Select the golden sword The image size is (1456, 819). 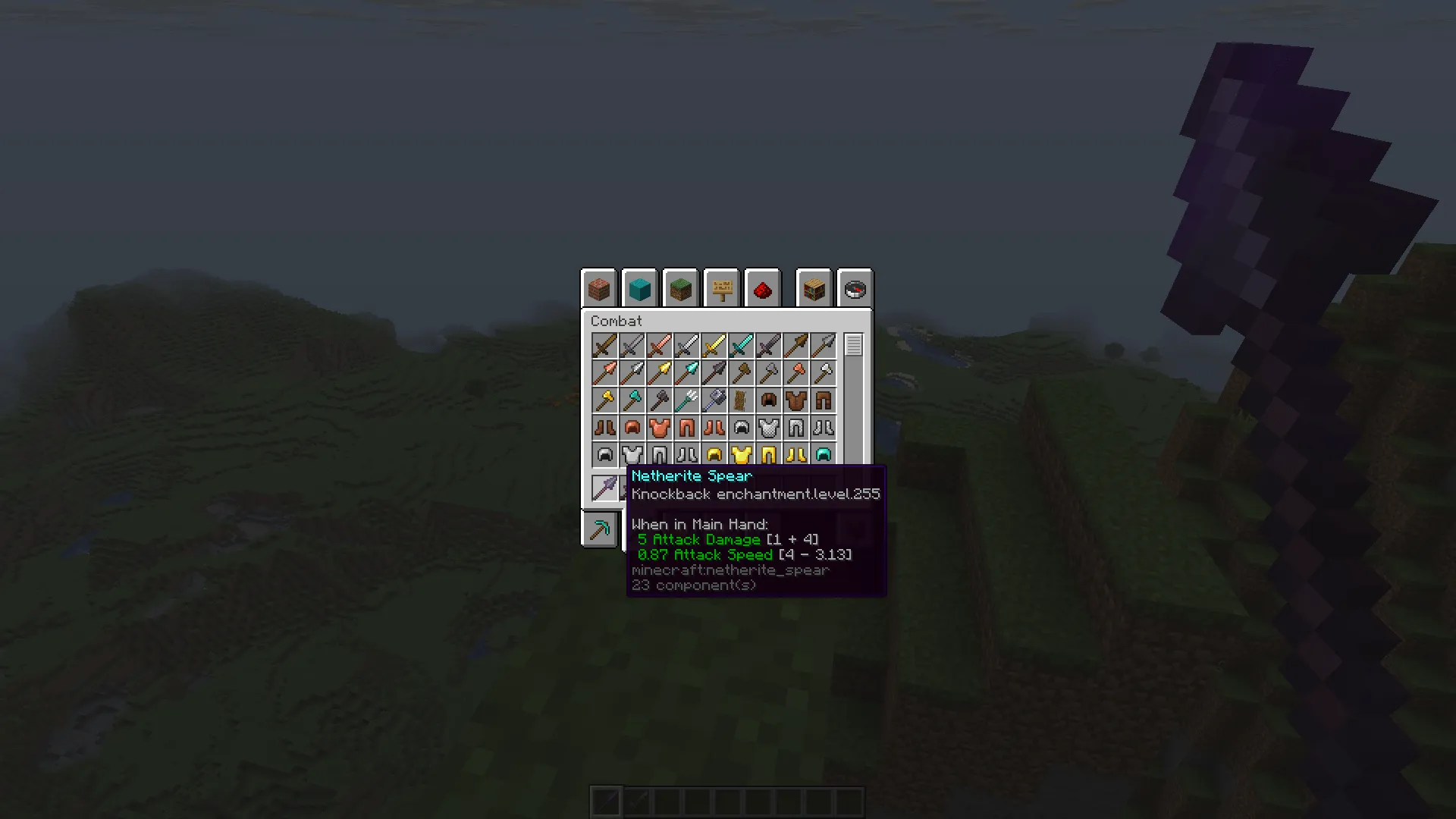714,345
